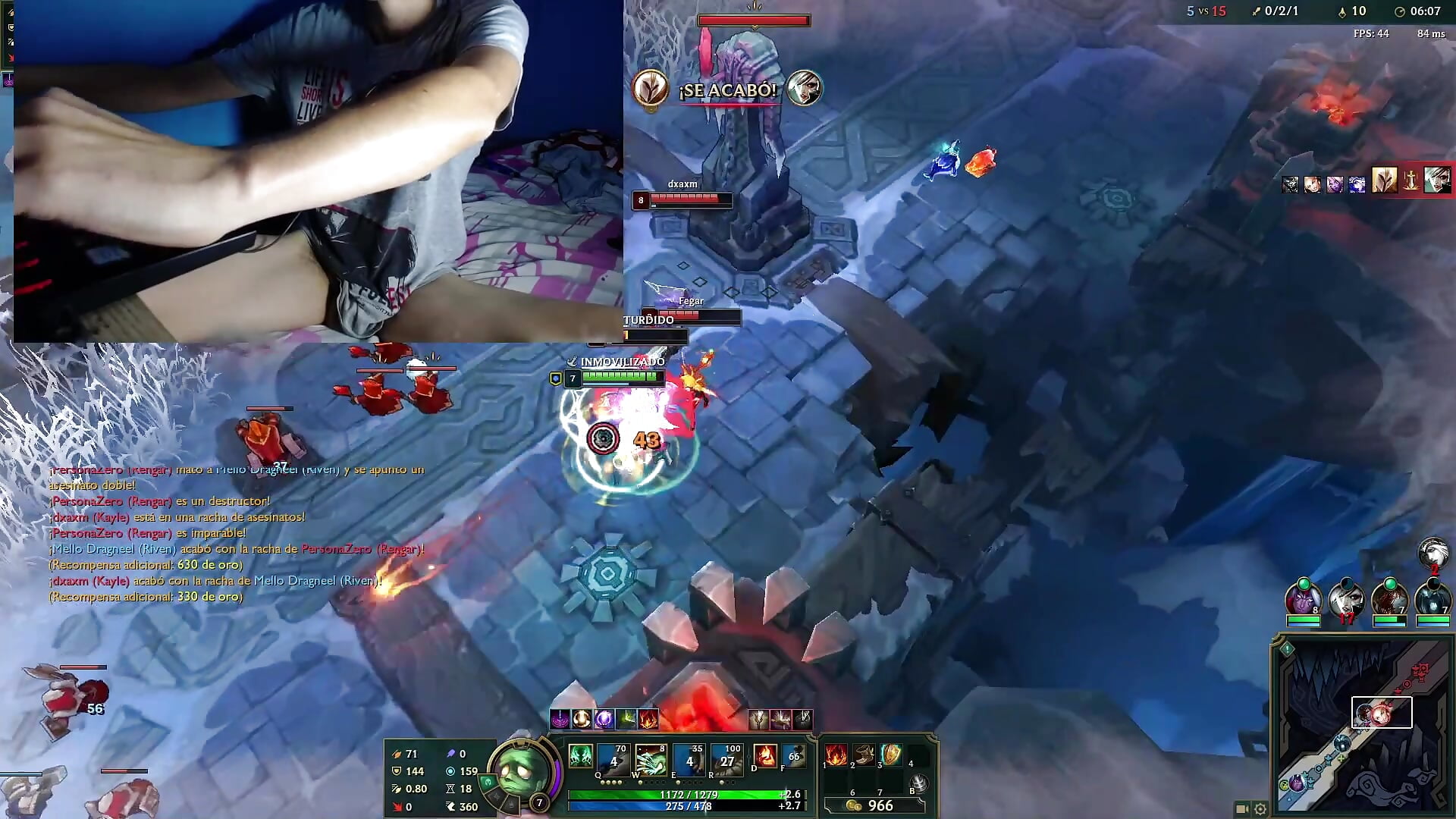
Task: Select Amumu's Q ability Bandage Toss
Action: [x=613, y=761]
